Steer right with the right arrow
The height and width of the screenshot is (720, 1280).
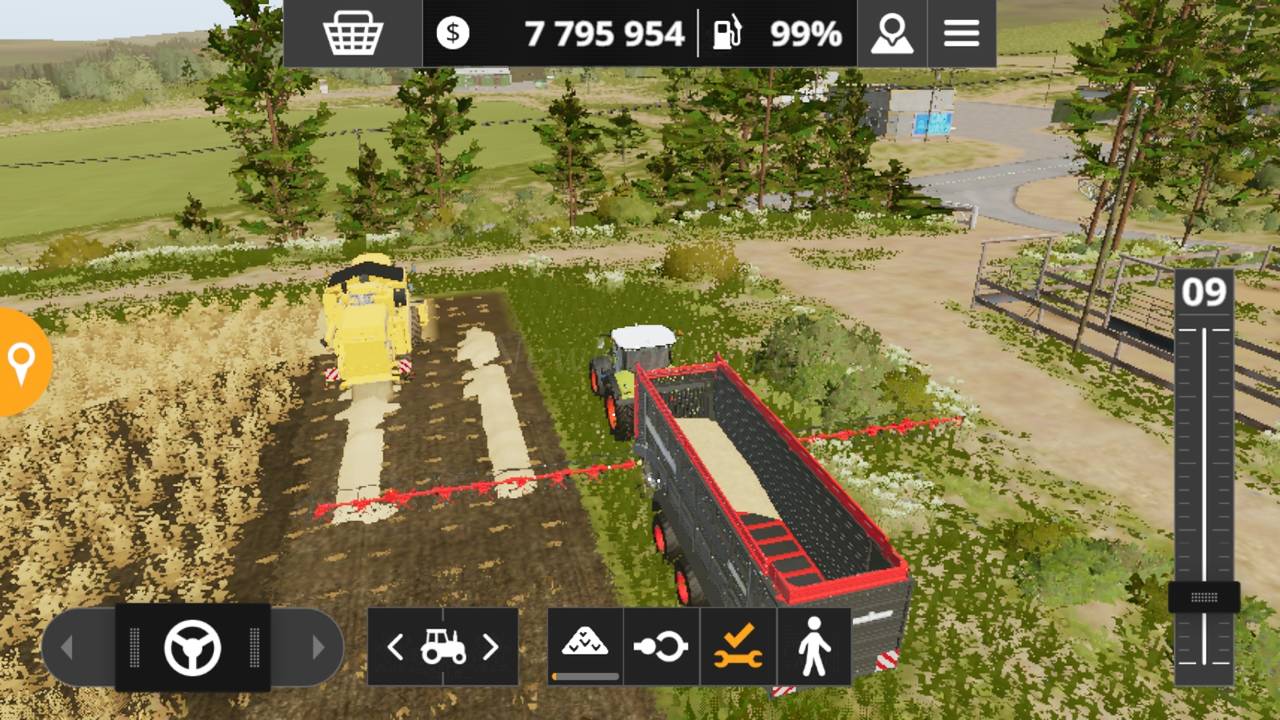coord(318,648)
